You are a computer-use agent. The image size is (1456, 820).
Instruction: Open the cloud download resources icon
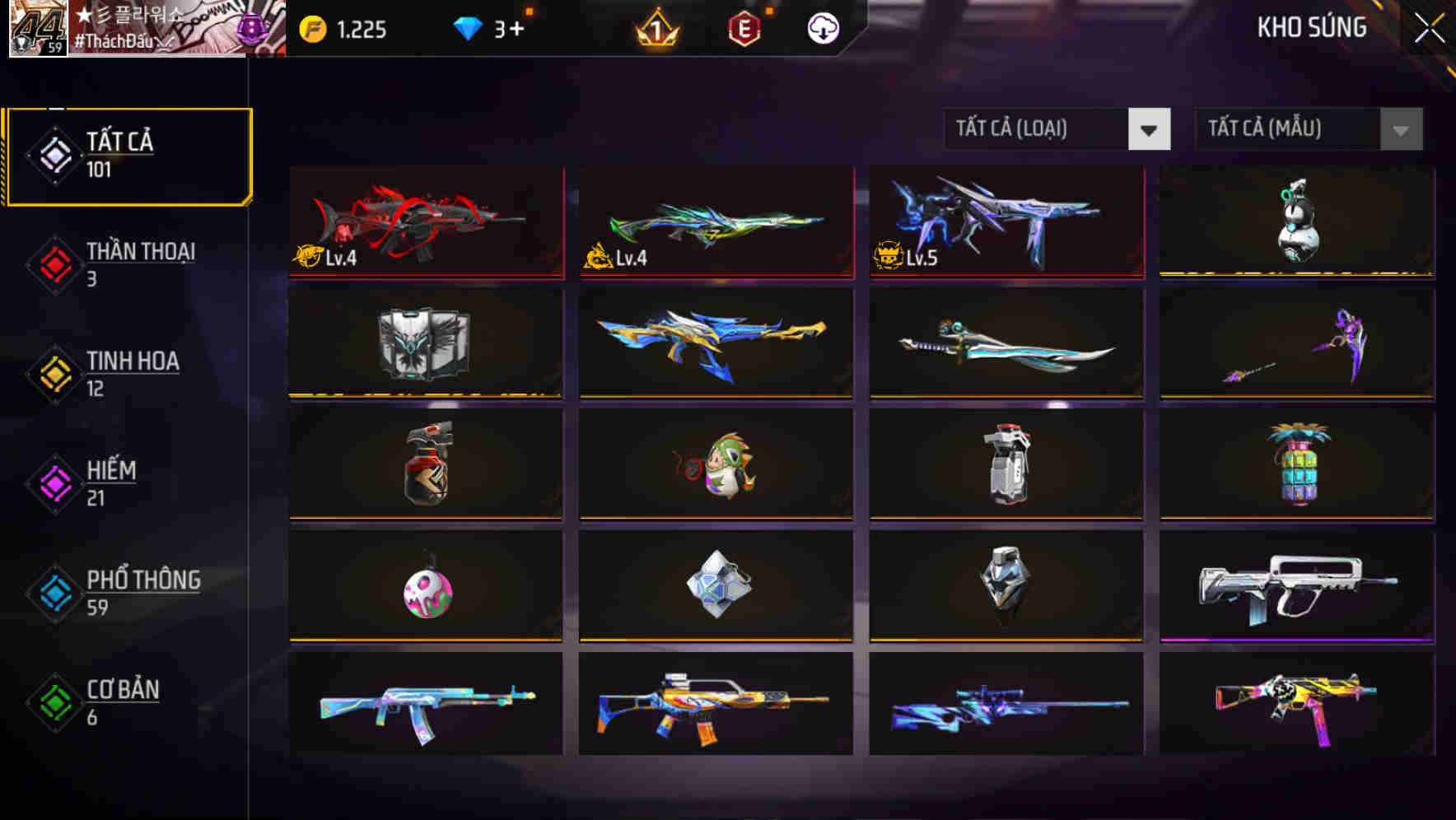coord(821,27)
